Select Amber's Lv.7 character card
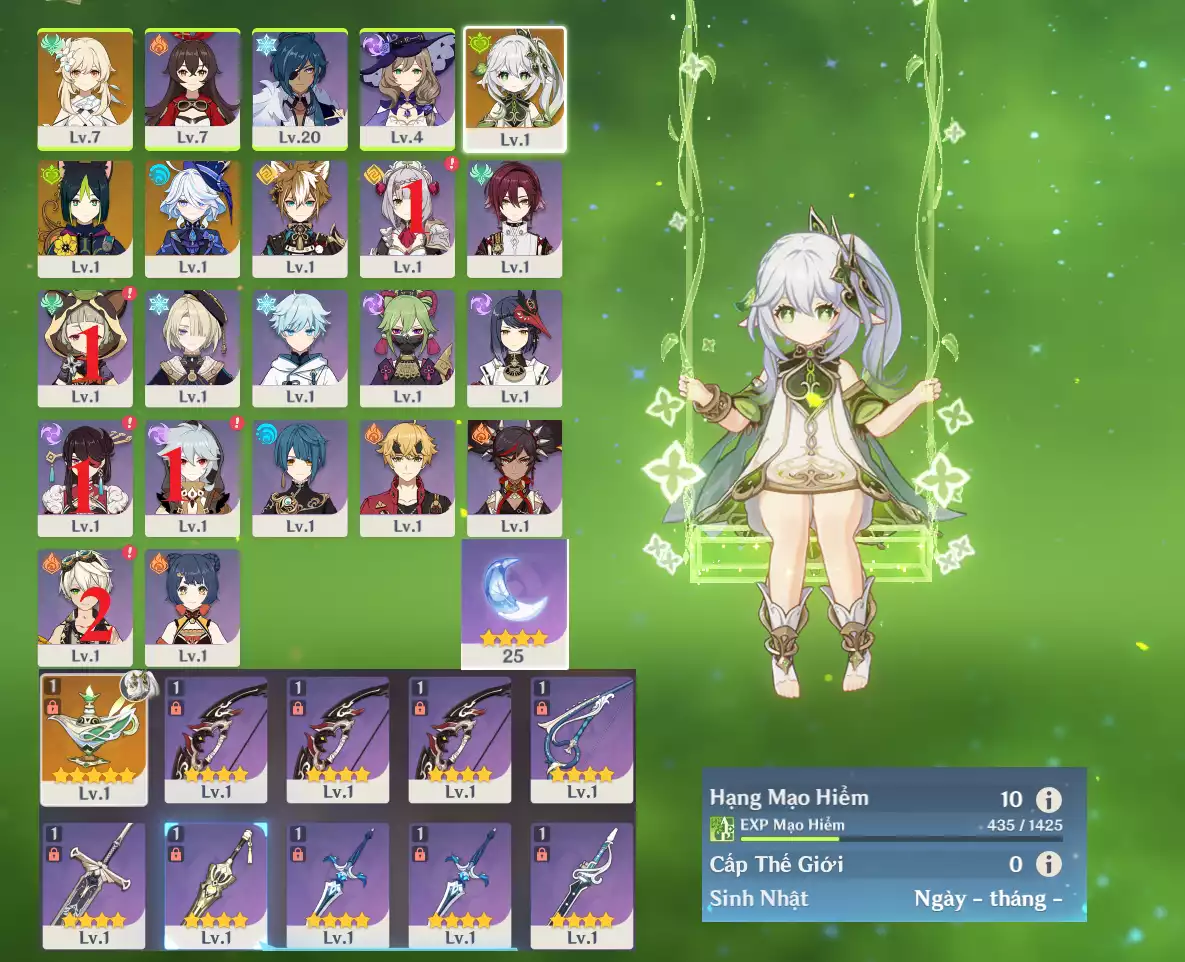The height and width of the screenshot is (962, 1185). tap(192, 89)
